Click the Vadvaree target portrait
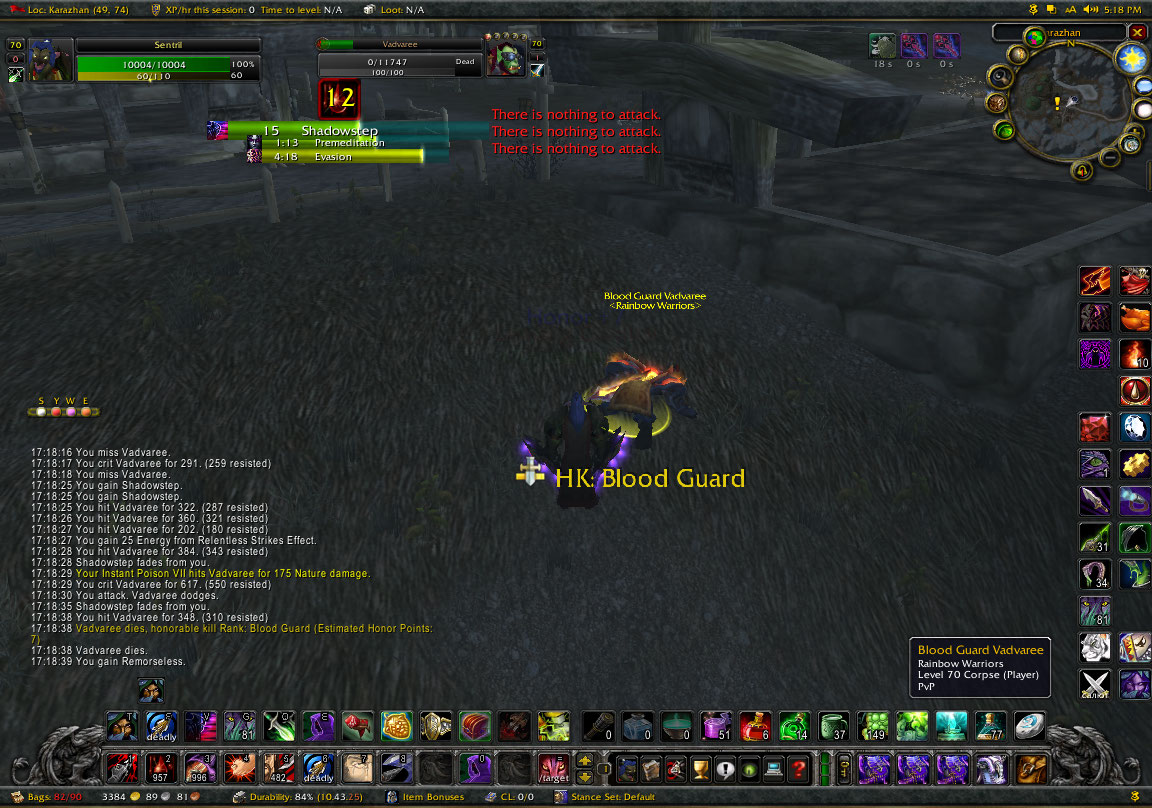Screen dimensions: 1152x808 [505, 59]
